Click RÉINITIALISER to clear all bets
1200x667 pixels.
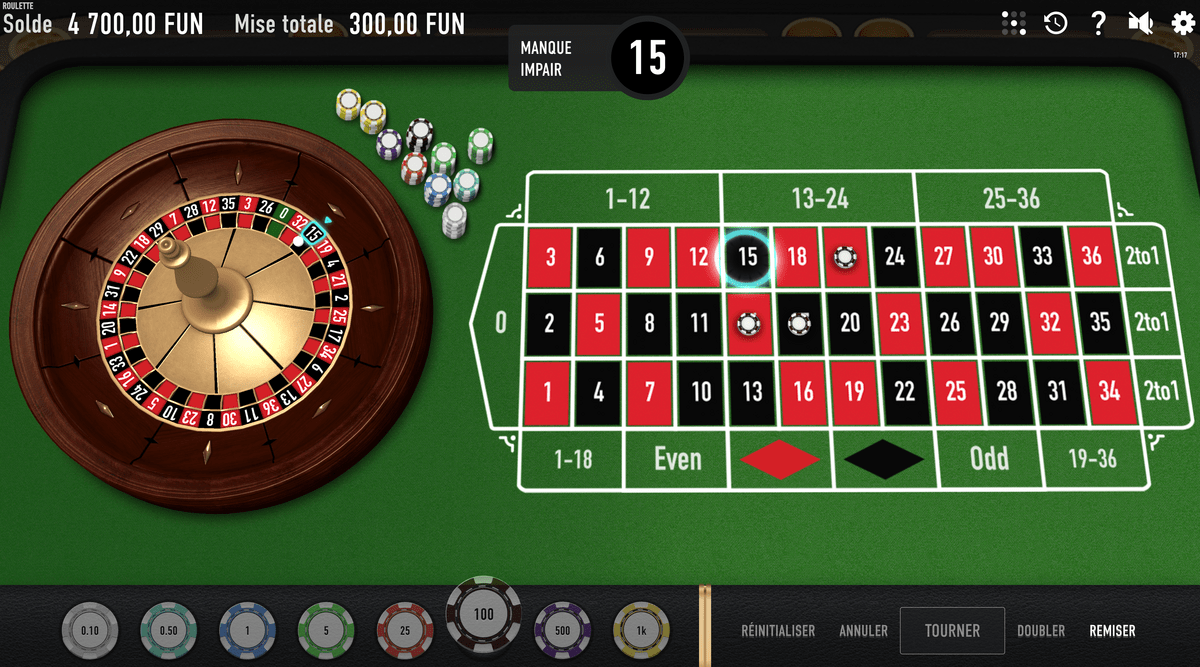pyautogui.click(x=777, y=631)
